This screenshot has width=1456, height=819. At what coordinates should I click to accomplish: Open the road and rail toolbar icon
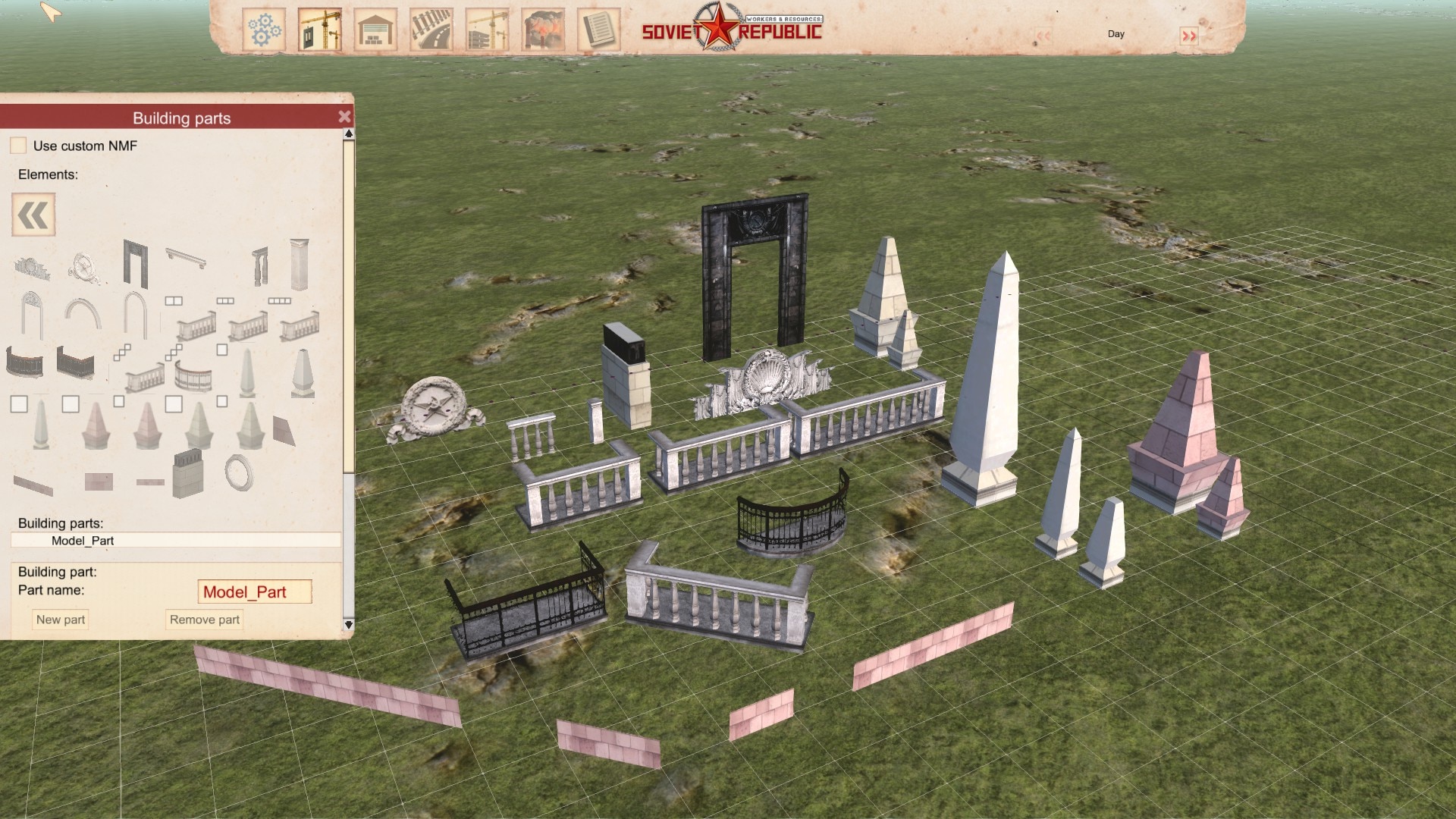pyautogui.click(x=431, y=30)
